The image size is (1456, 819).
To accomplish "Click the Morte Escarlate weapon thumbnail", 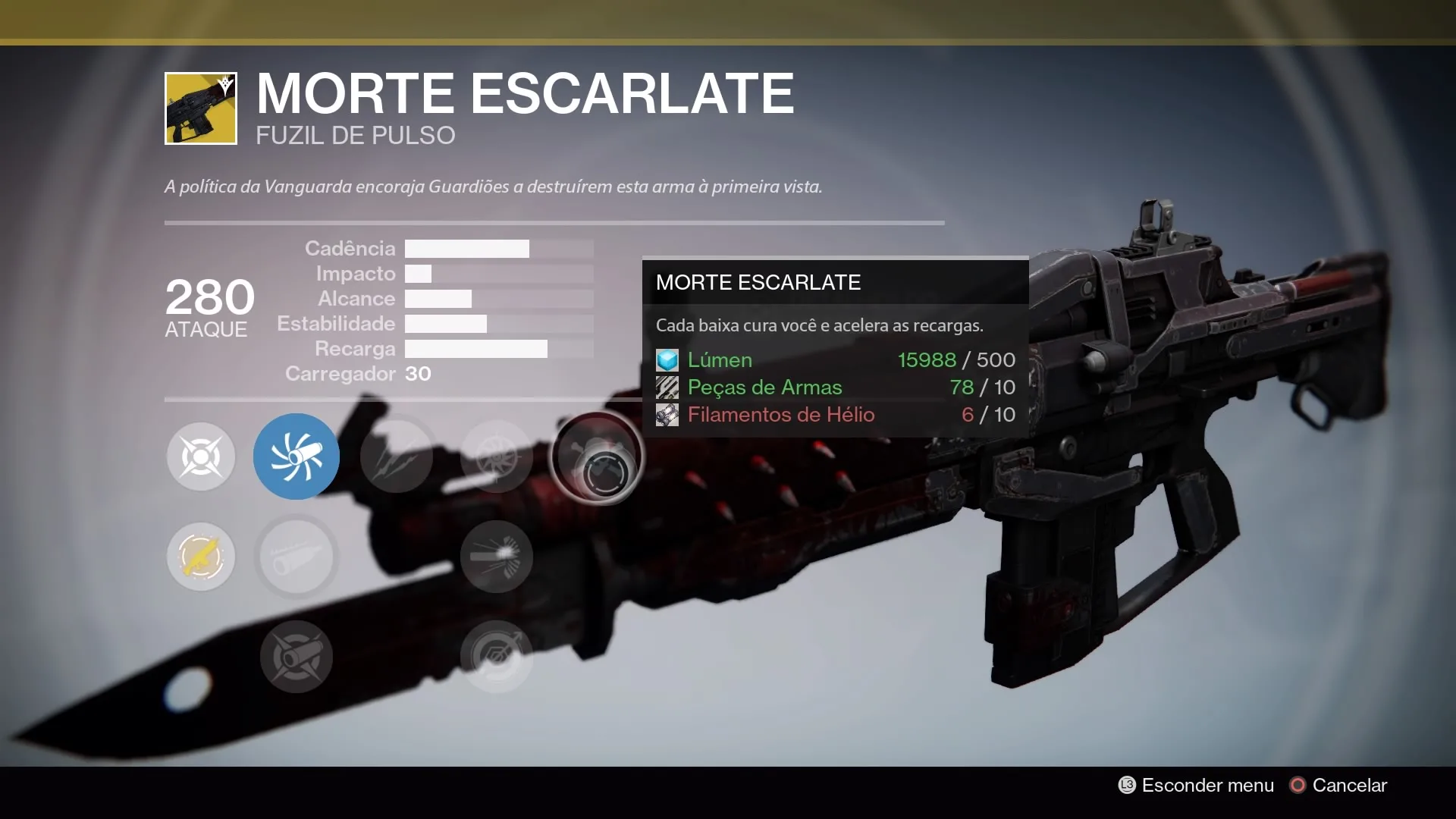I will click(201, 108).
